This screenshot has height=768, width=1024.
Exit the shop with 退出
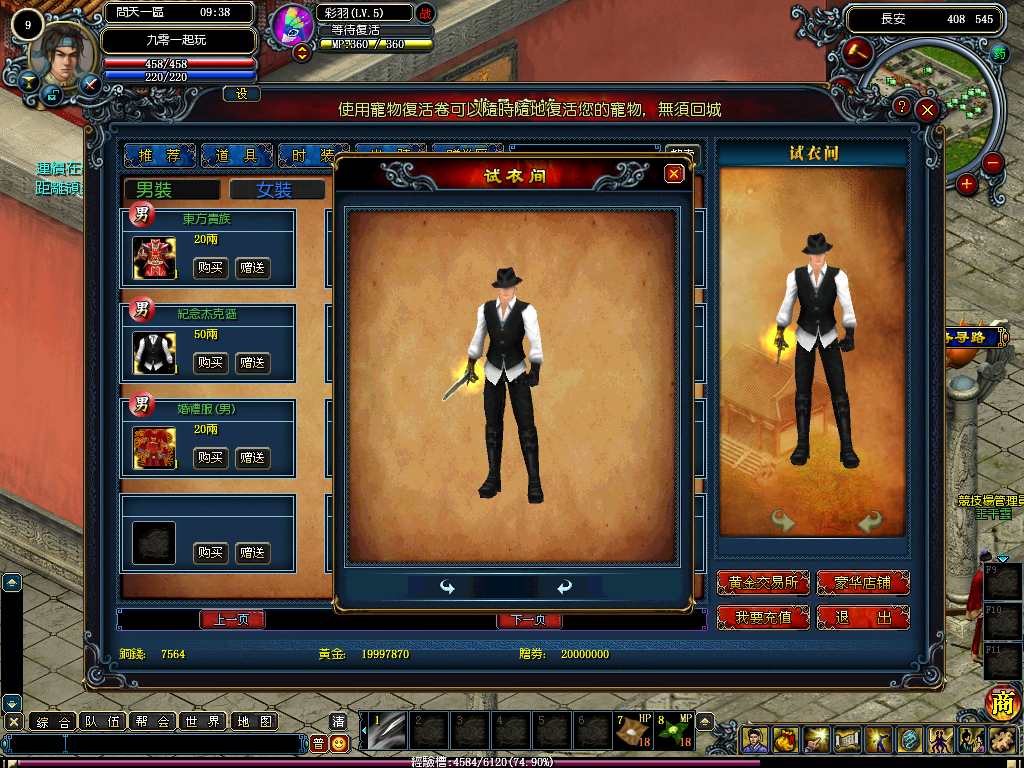863,618
